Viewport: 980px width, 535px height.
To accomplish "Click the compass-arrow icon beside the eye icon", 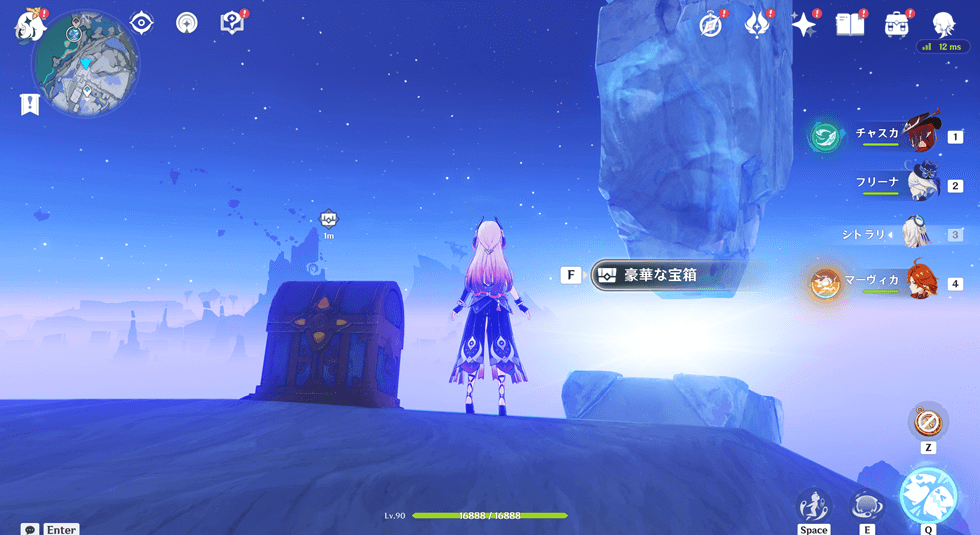I will coord(186,23).
